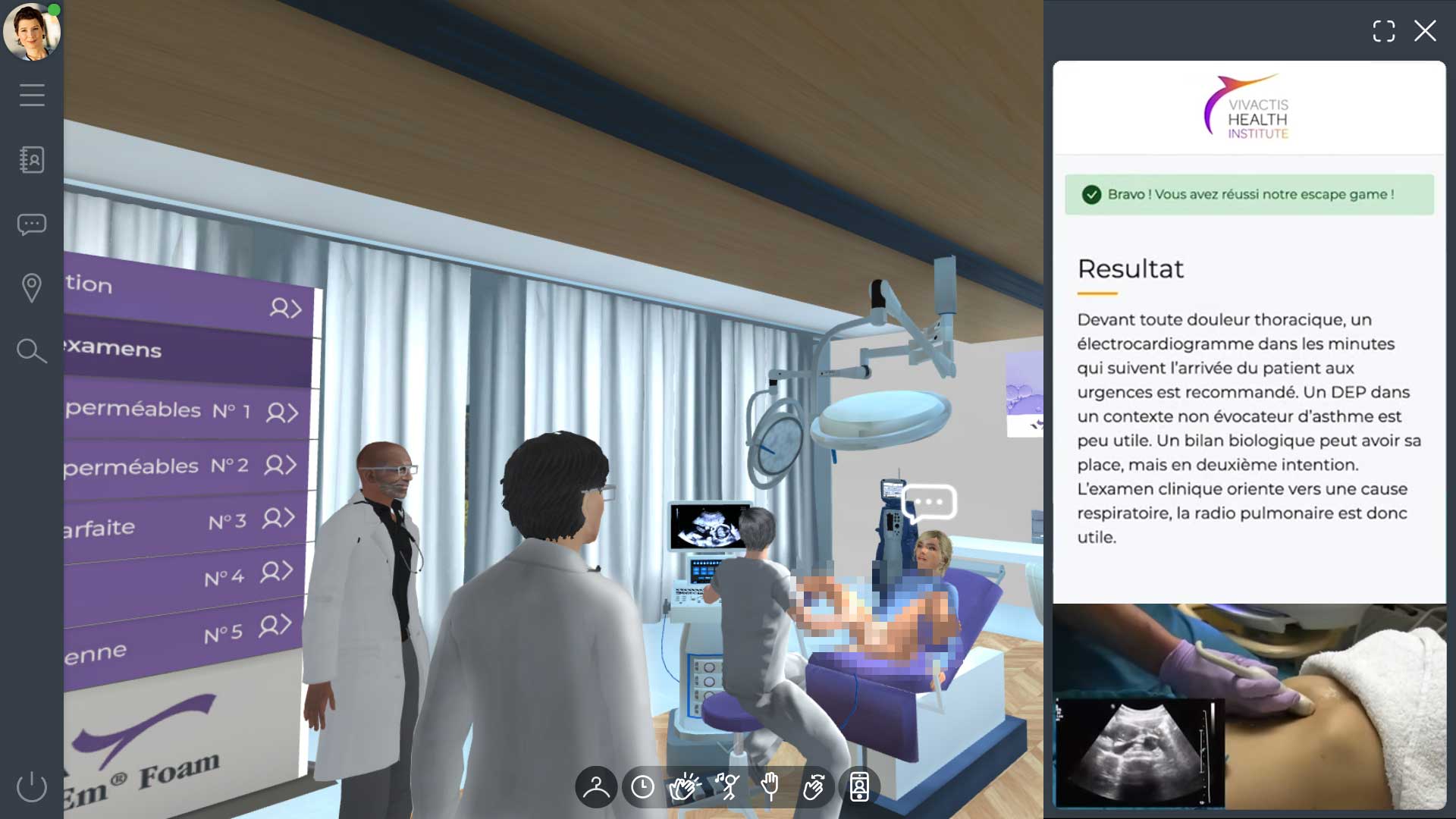Start a search from the sidebar
The image size is (1456, 819).
(30, 350)
